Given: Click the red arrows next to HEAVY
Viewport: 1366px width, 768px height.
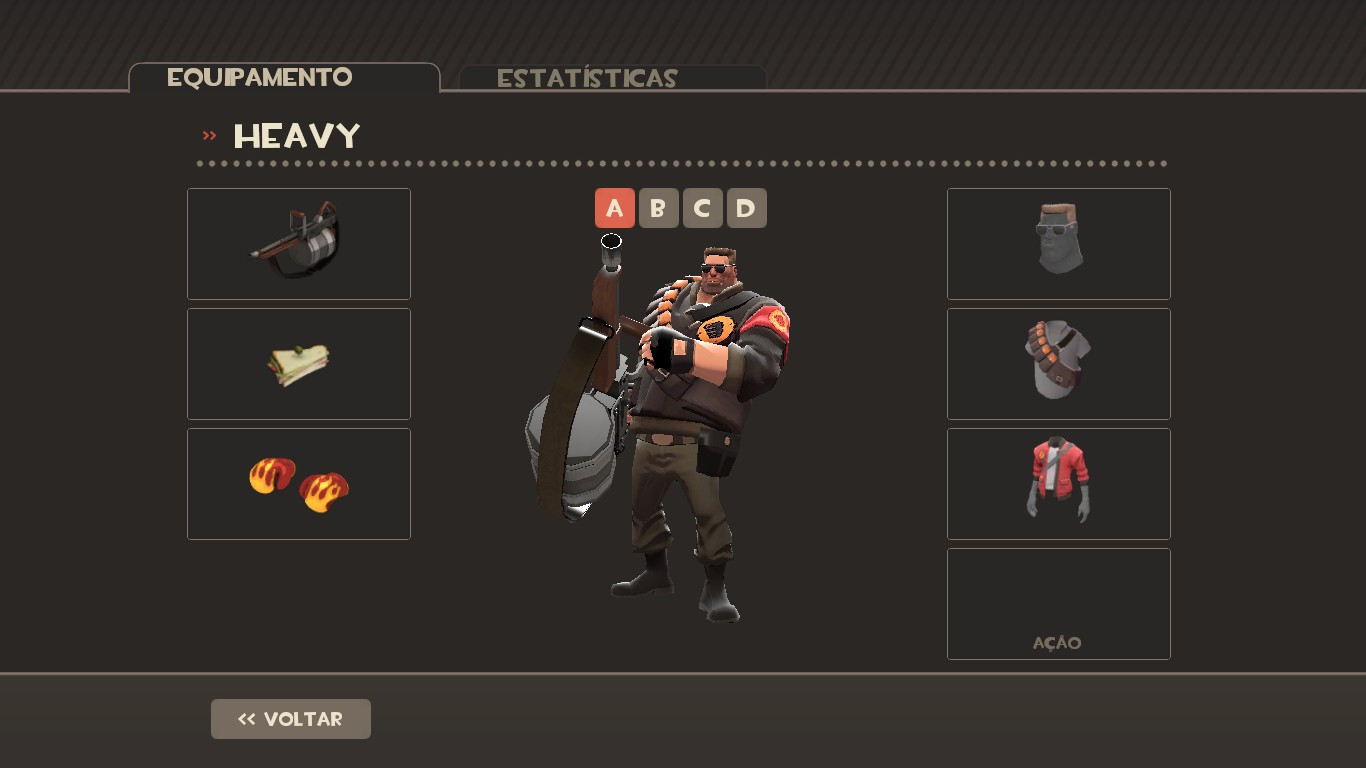Looking at the screenshot, I should click(208, 133).
